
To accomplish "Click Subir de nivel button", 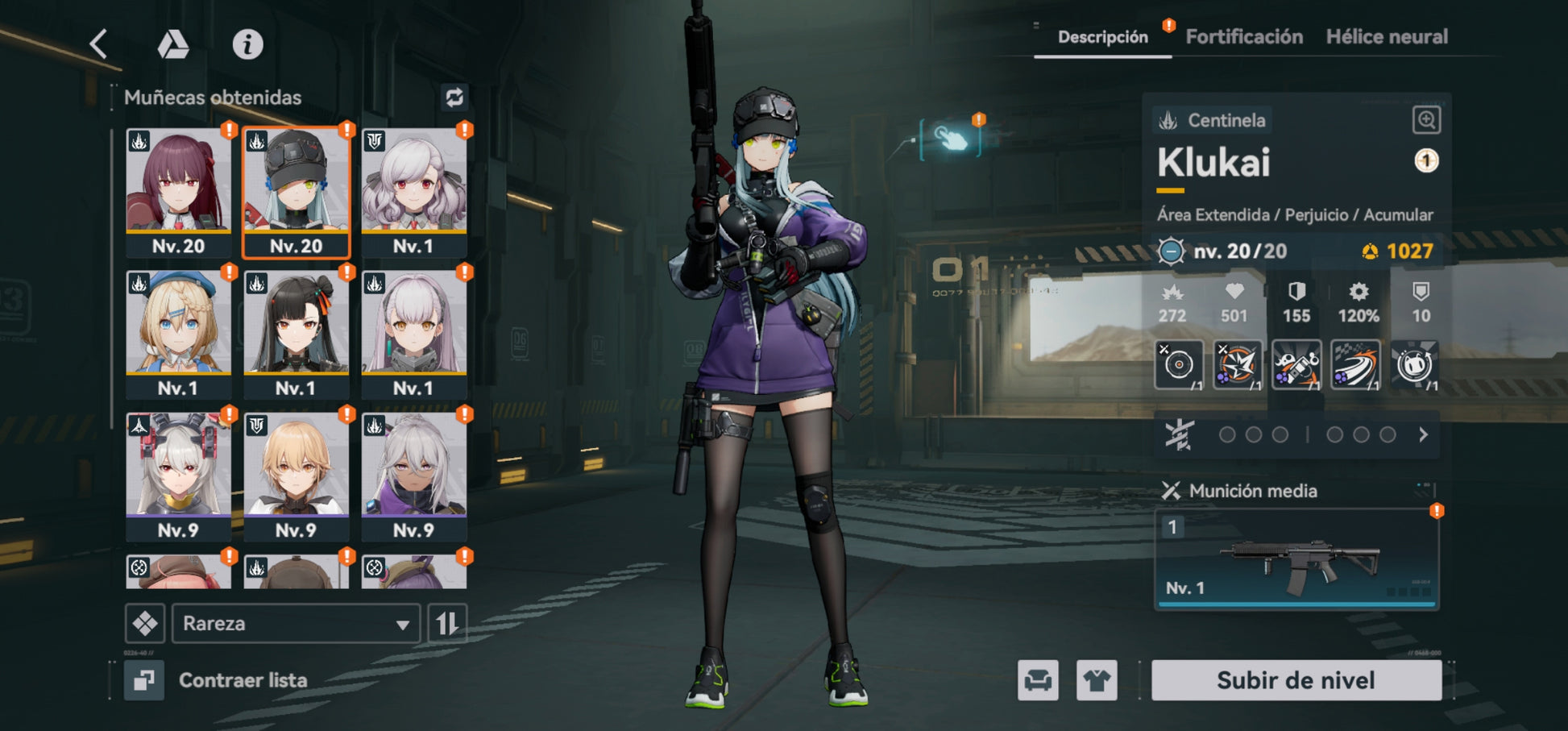I will tap(1296, 680).
